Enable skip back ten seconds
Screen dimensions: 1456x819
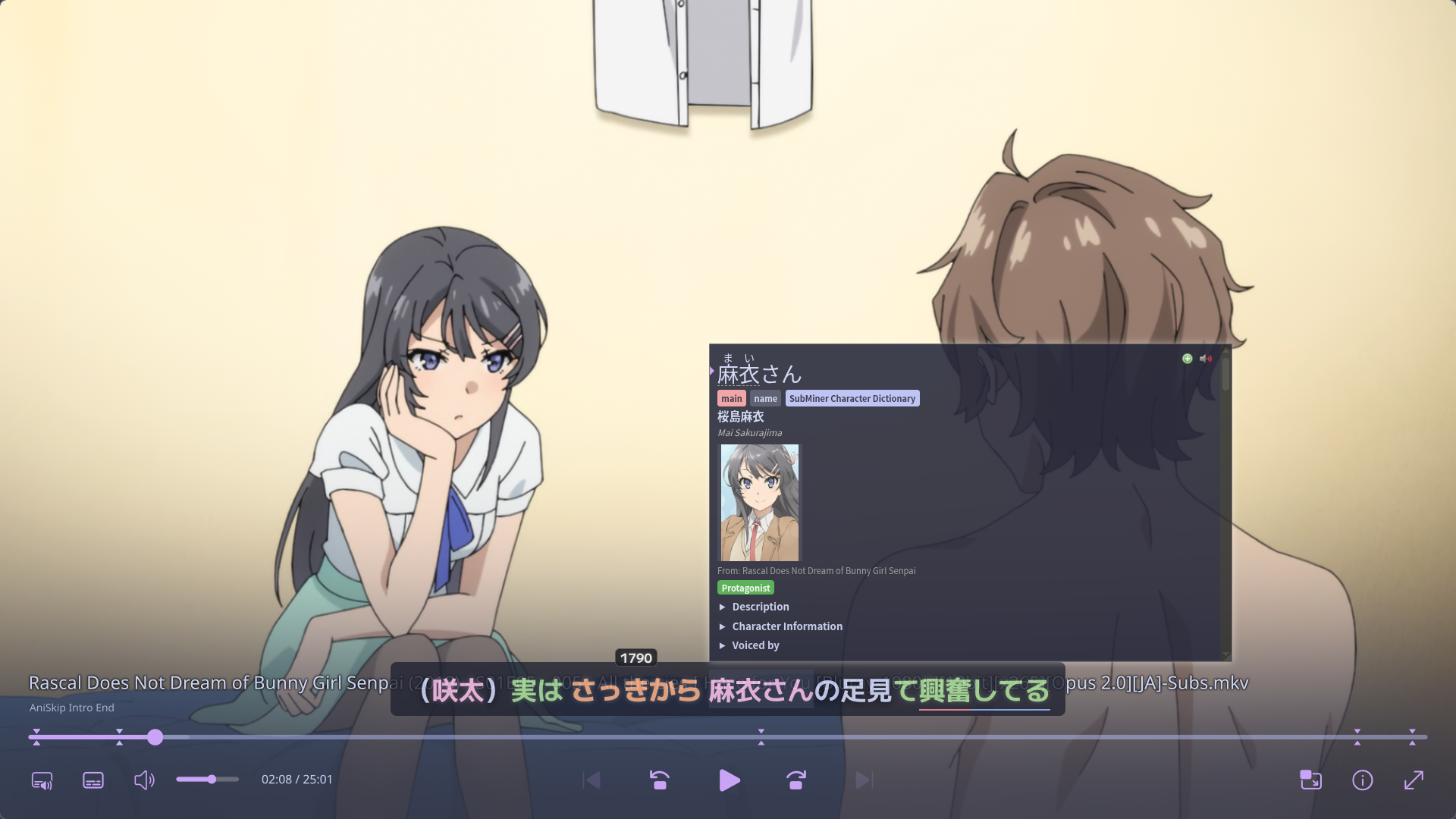658,780
